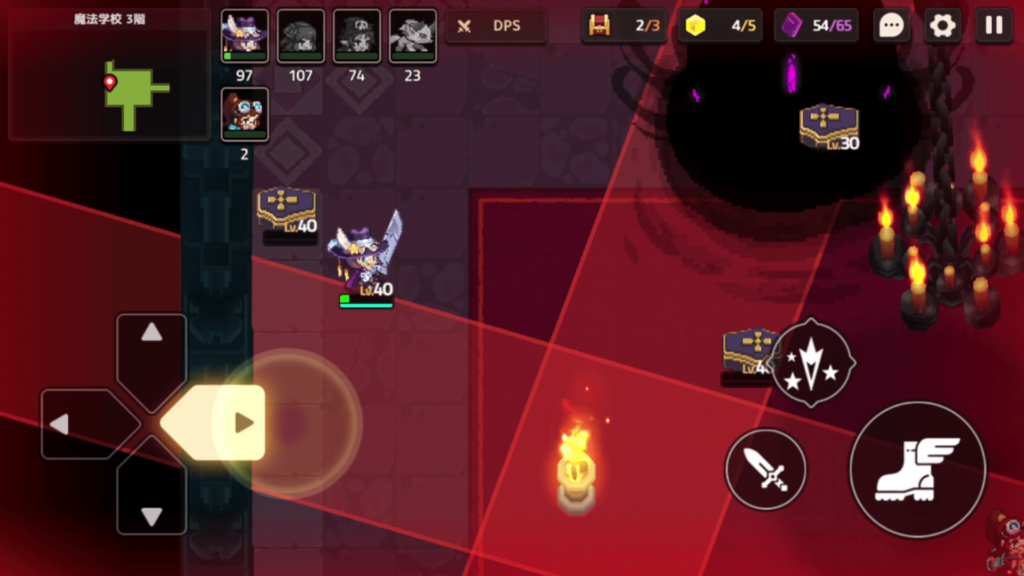Activate the winged boot dash button
This screenshot has width=1024, height=576.
917,469
